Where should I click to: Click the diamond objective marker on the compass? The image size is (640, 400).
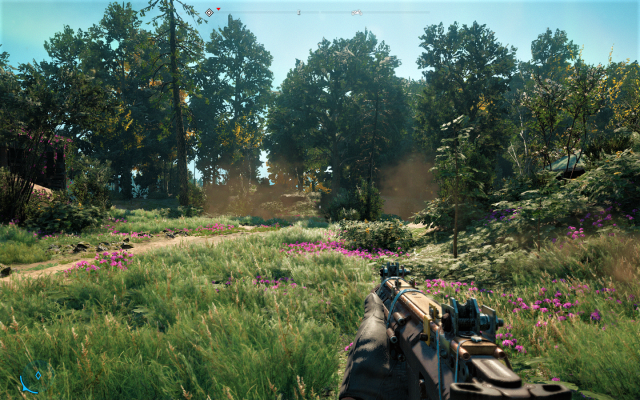[x=209, y=12]
